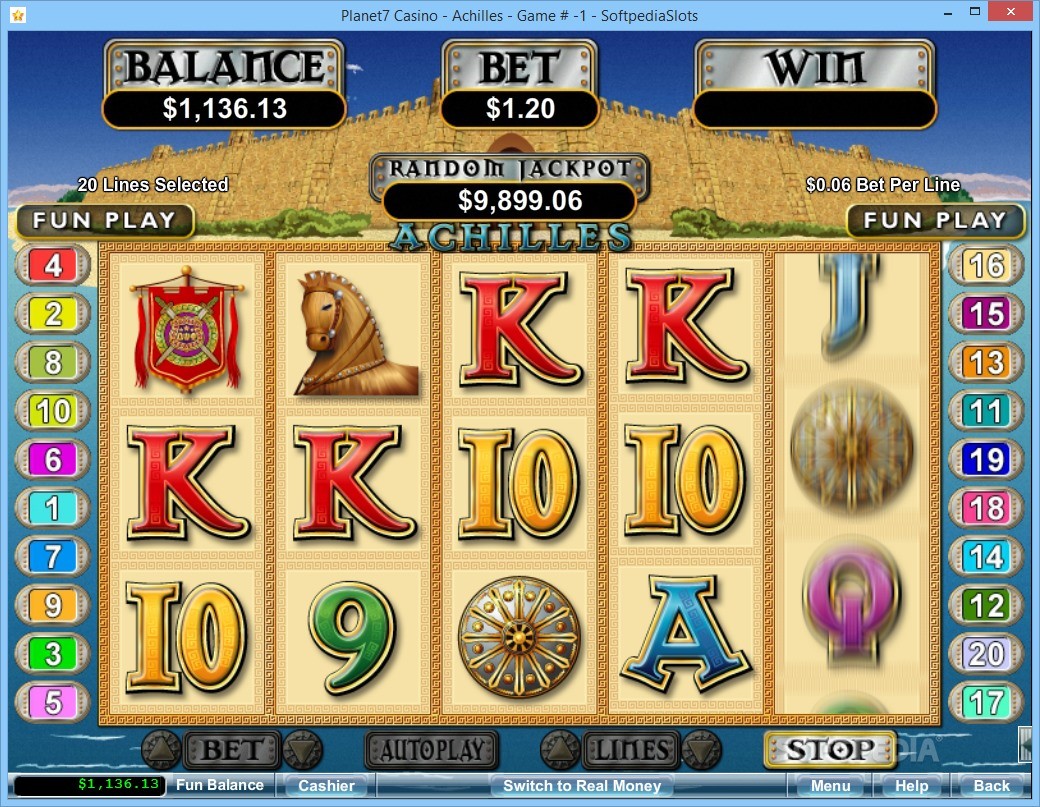Pick payline number 1
This screenshot has height=807, width=1040.
[x=54, y=508]
